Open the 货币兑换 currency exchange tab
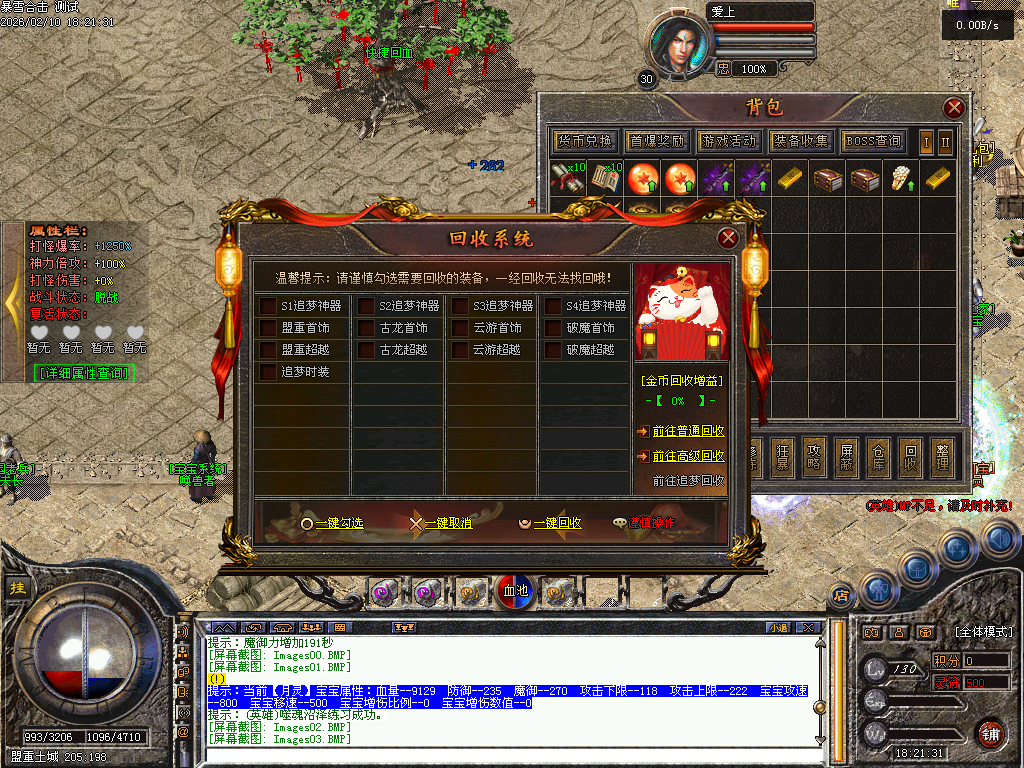This screenshot has width=1024, height=768. coord(585,141)
